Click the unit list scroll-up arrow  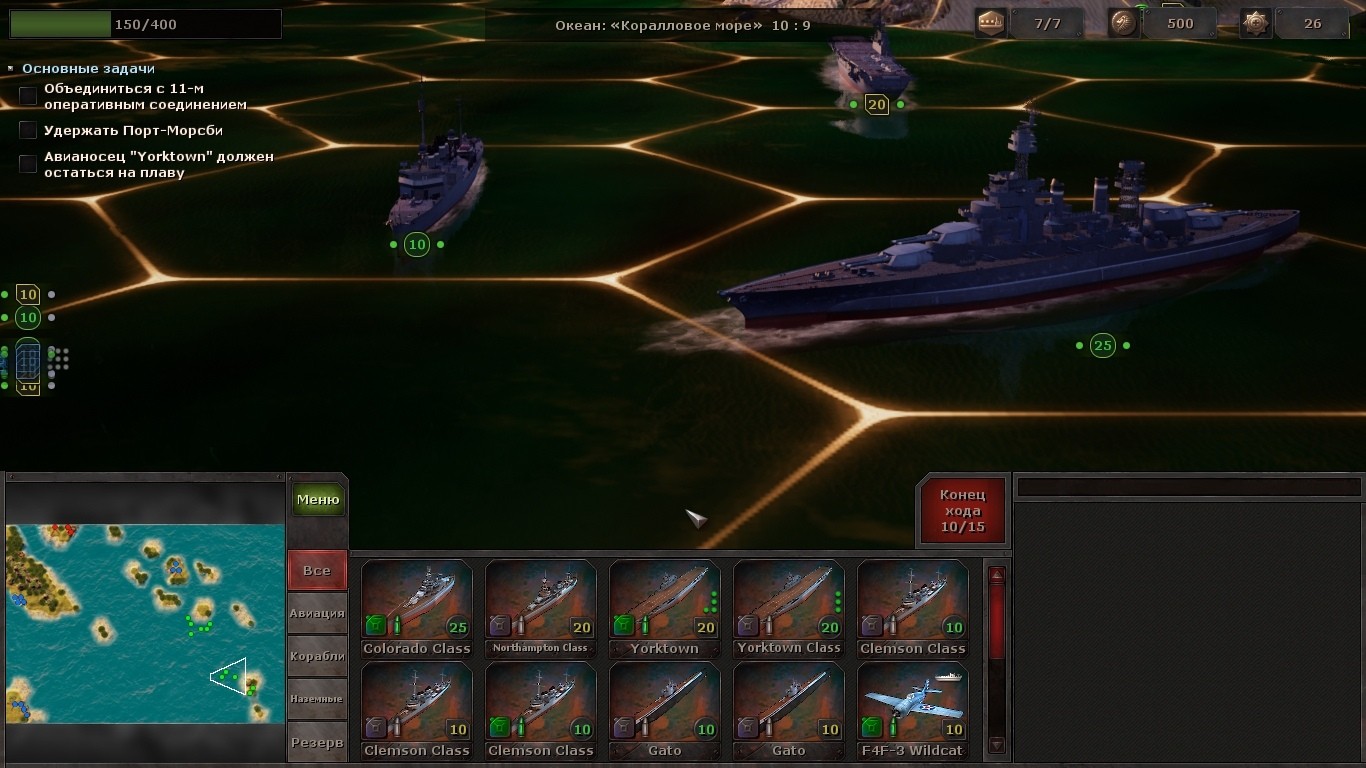point(996,575)
